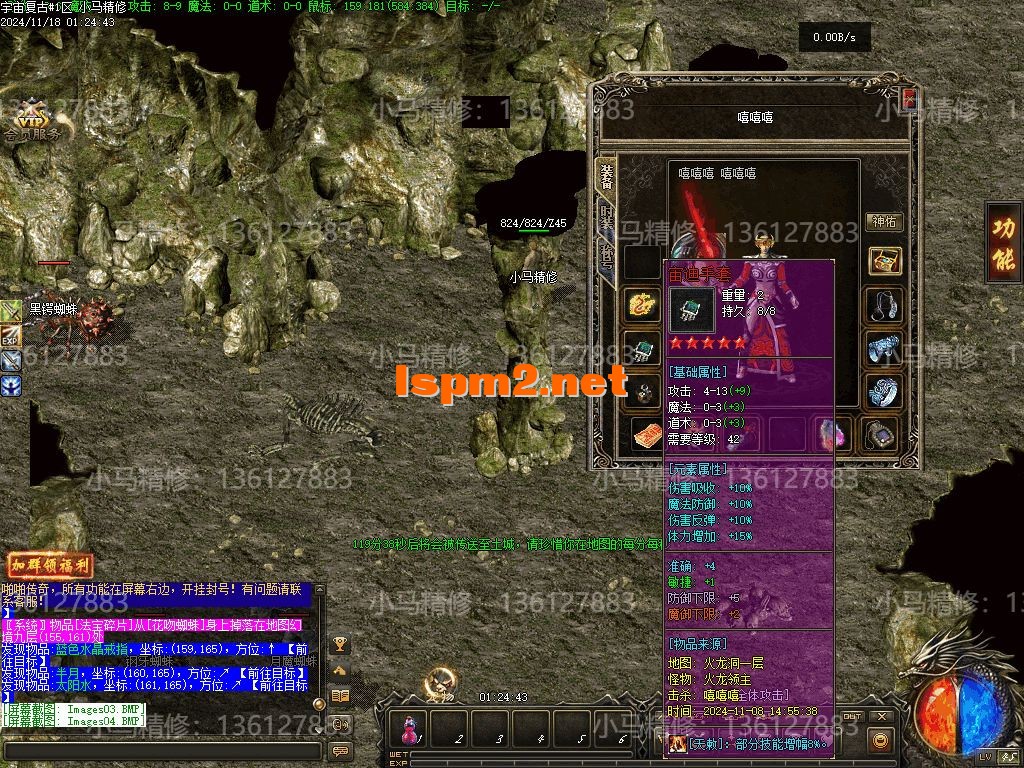Select the orange talisman book slot
1024x768 pixels.
click(646, 435)
